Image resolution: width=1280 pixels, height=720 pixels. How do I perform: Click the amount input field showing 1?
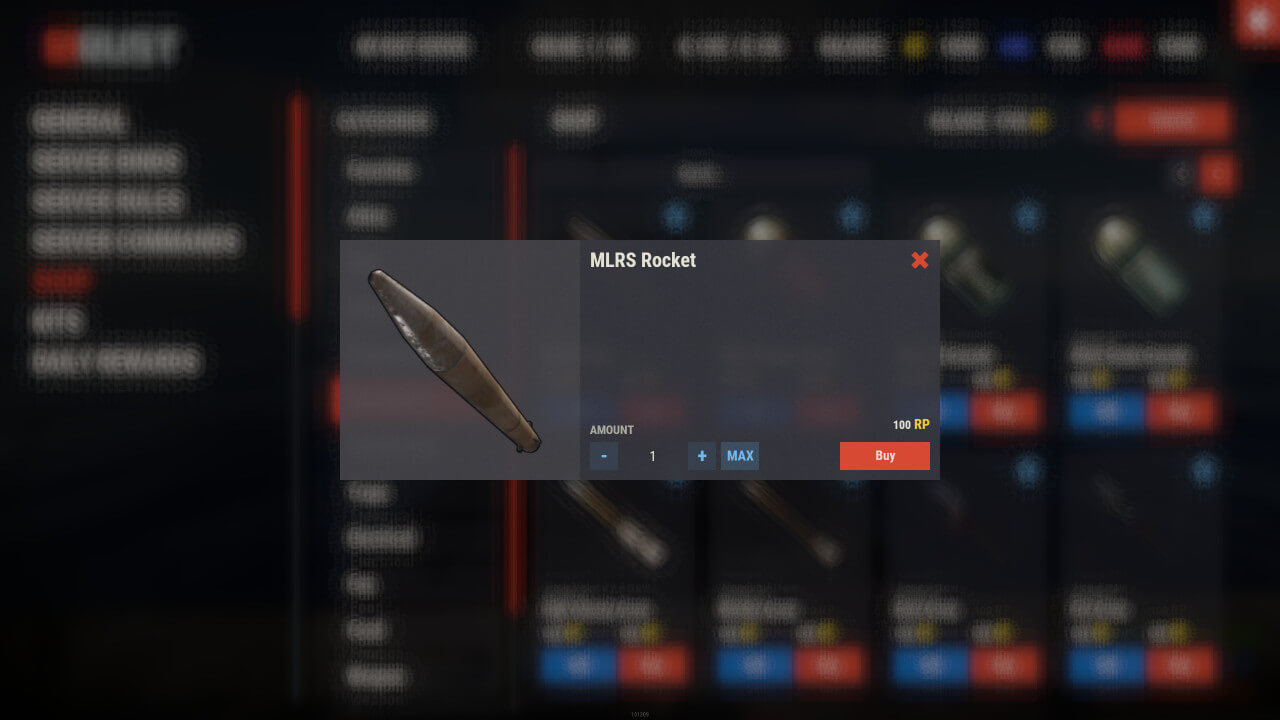(652, 456)
